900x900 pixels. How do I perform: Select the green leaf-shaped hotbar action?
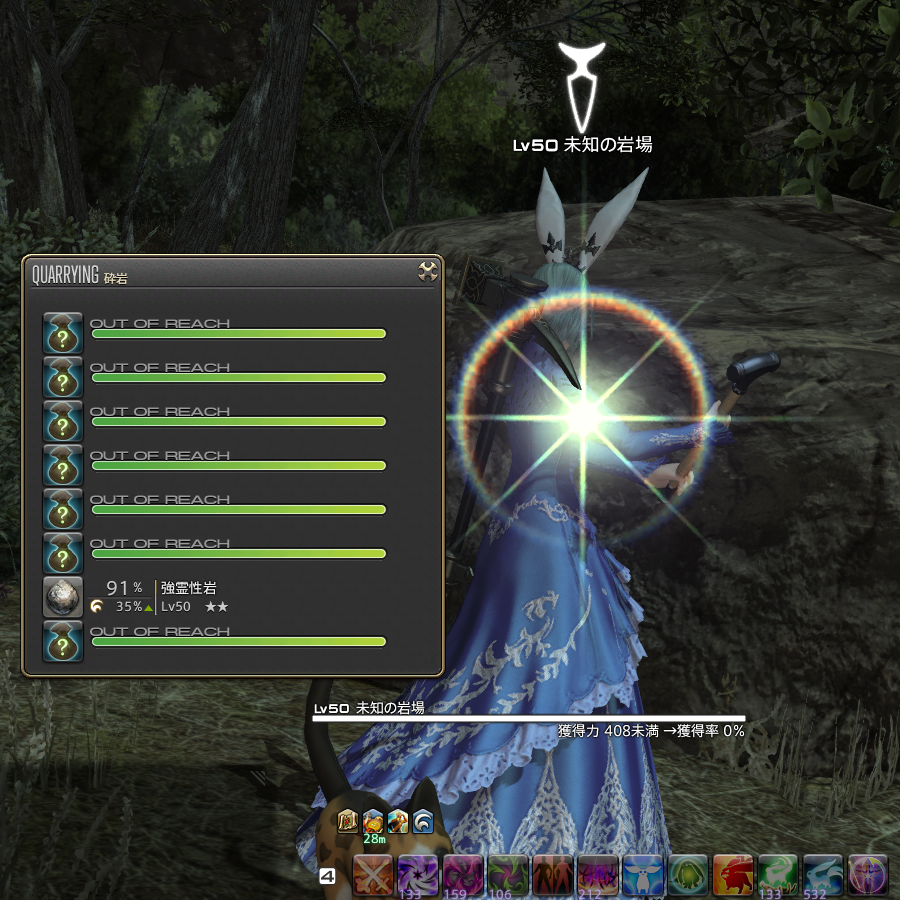point(688,875)
